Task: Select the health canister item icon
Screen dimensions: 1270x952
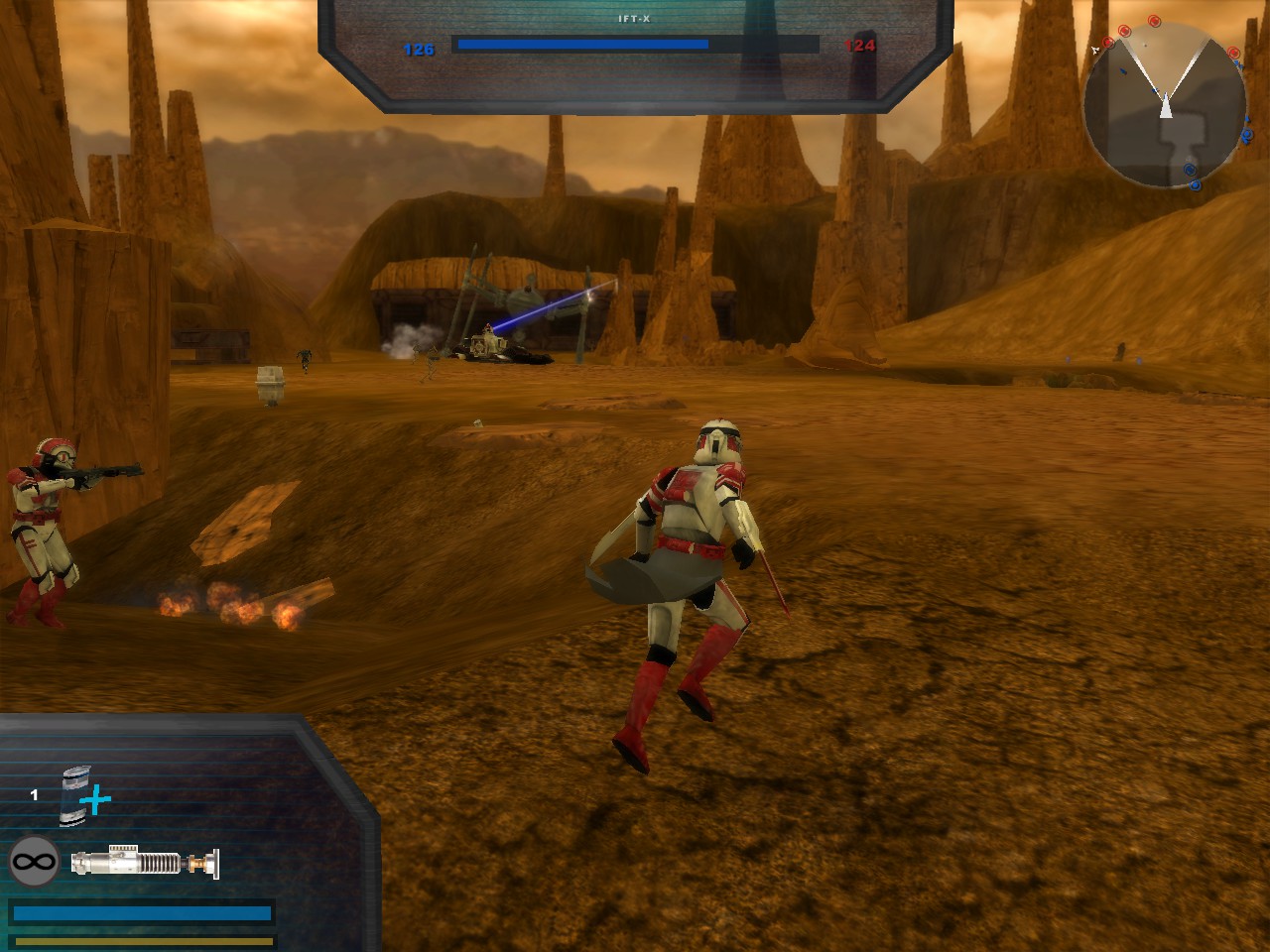Action: (76, 795)
